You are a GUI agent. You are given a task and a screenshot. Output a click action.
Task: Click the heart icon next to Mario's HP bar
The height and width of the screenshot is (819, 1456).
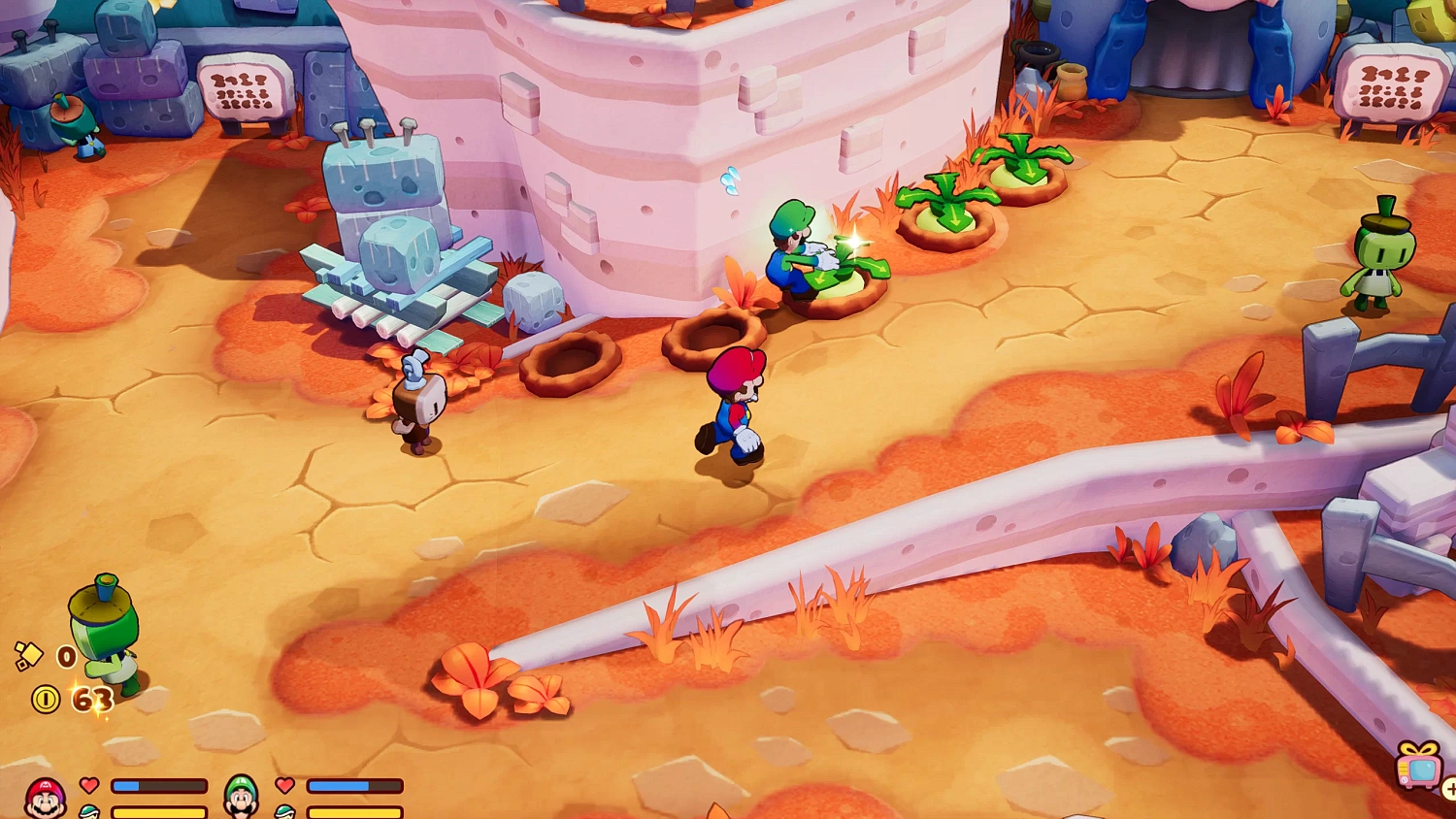[89, 786]
